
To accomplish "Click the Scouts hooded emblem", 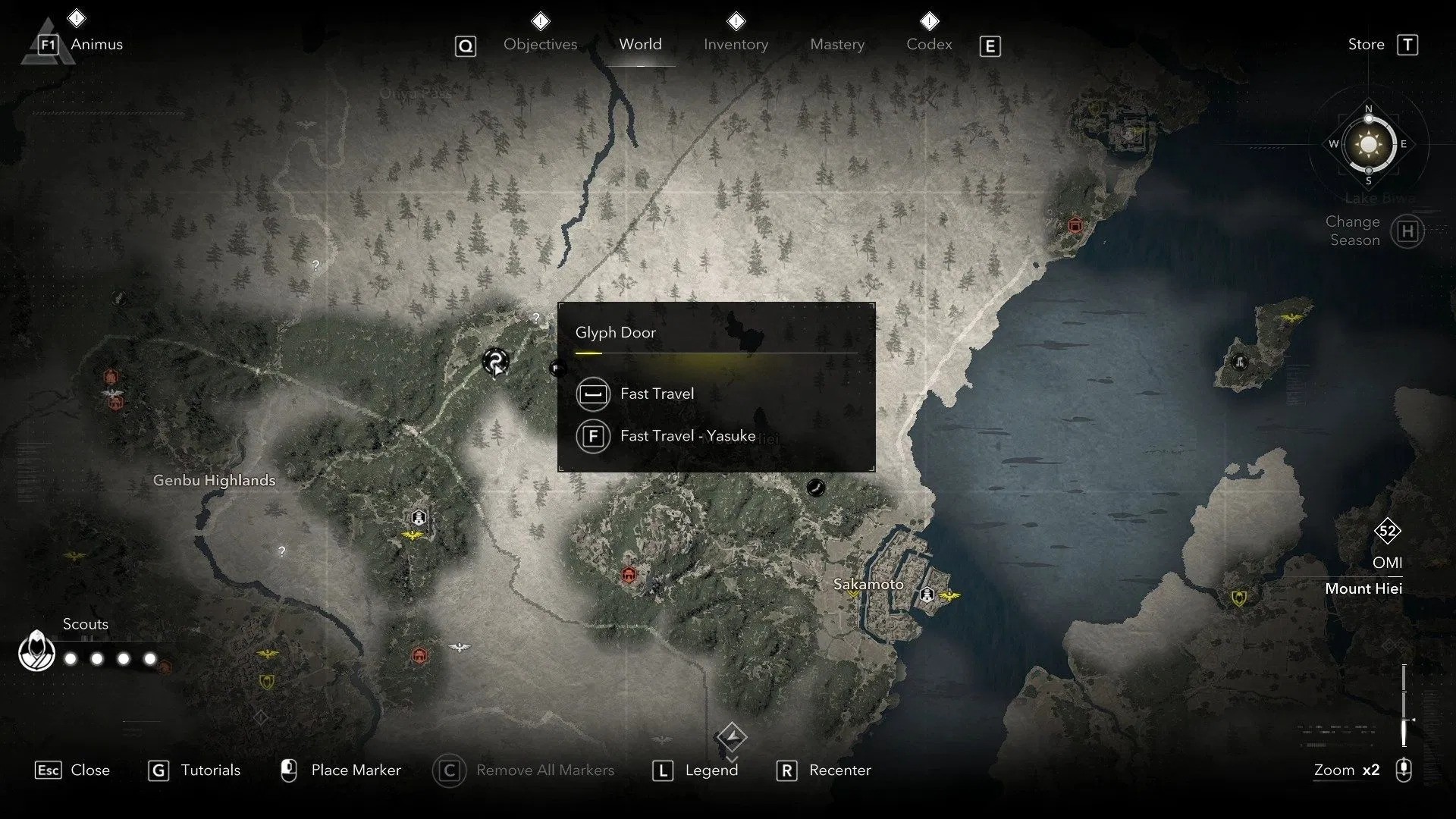I will tap(36, 651).
